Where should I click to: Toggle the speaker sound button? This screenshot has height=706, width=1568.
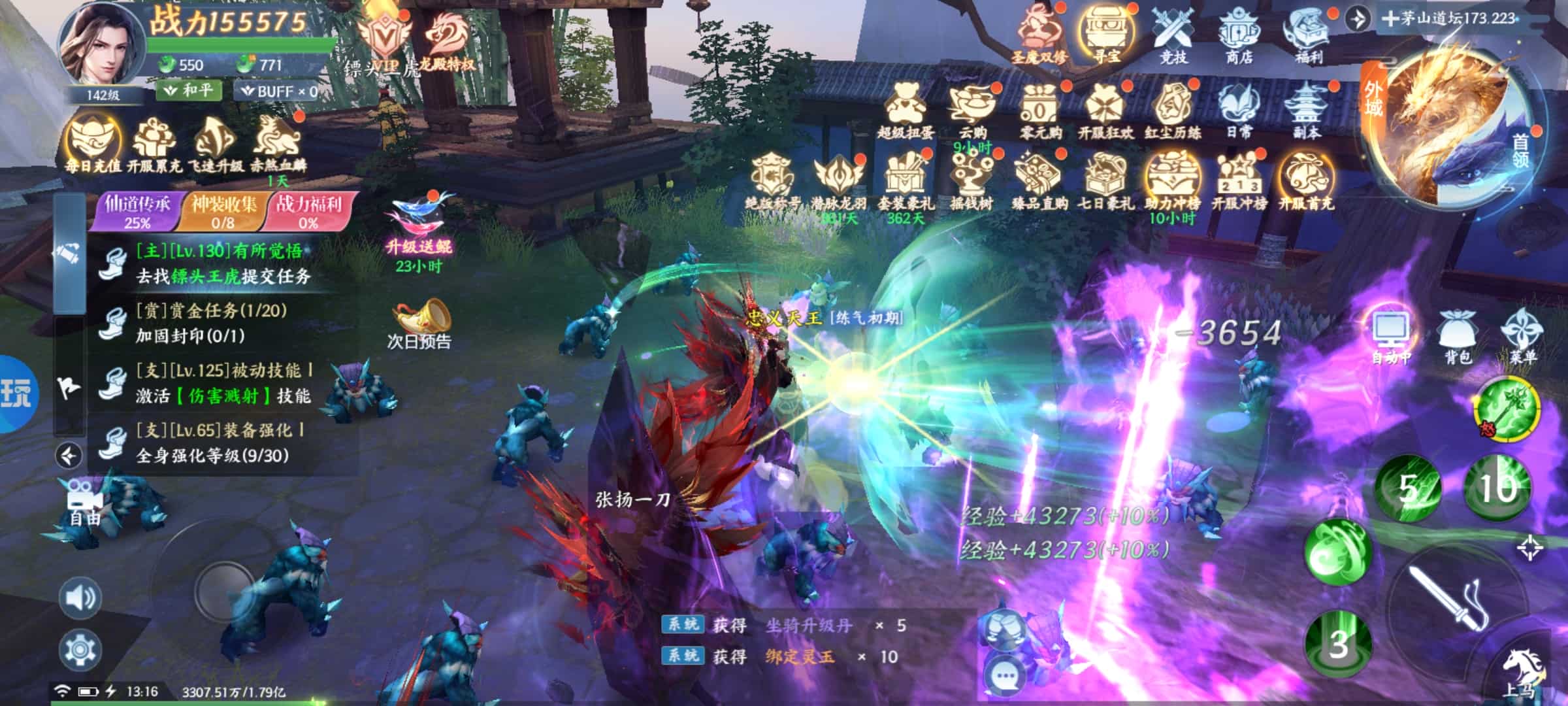80,597
